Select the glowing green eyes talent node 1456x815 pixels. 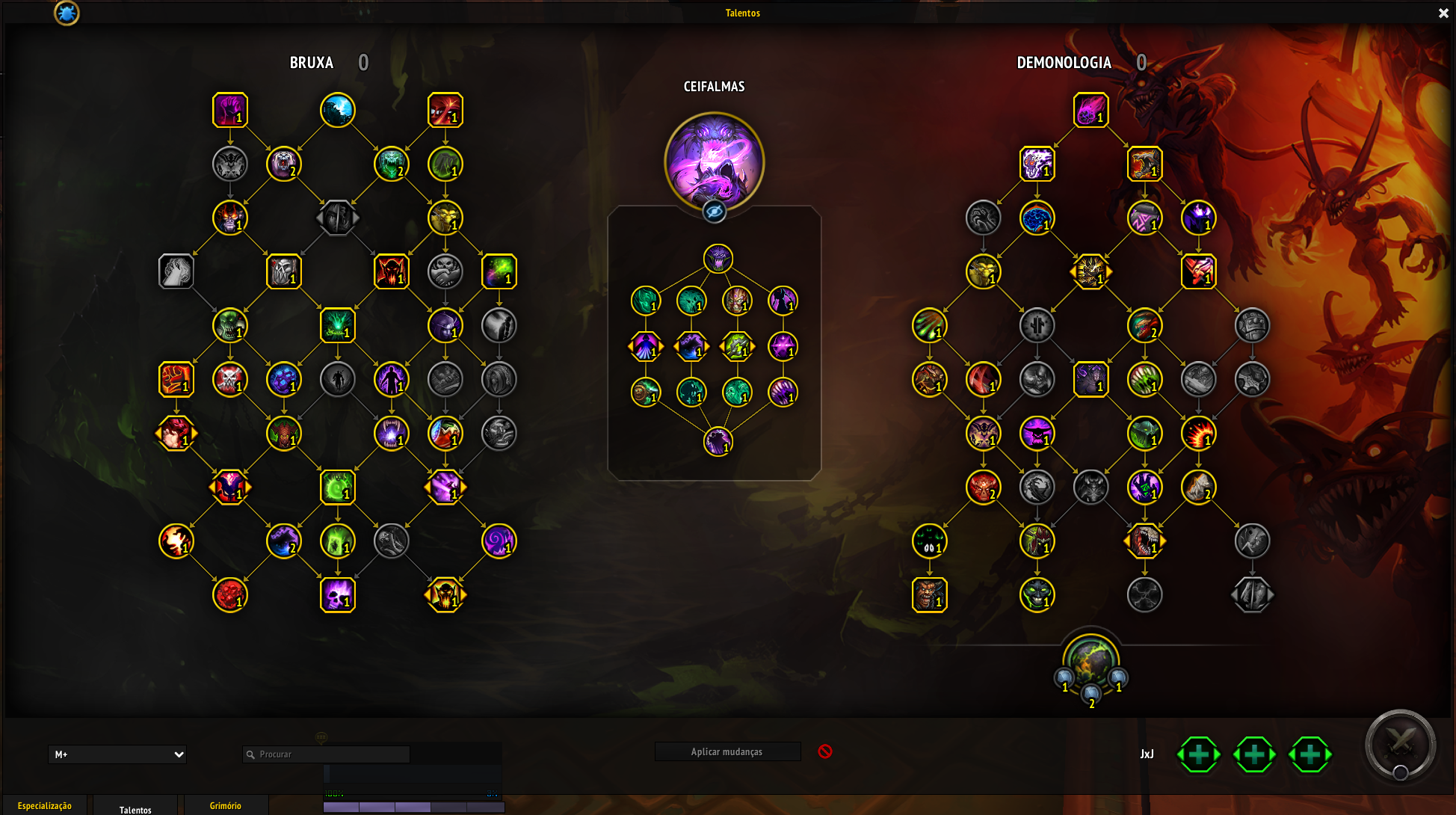click(x=929, y=541)
